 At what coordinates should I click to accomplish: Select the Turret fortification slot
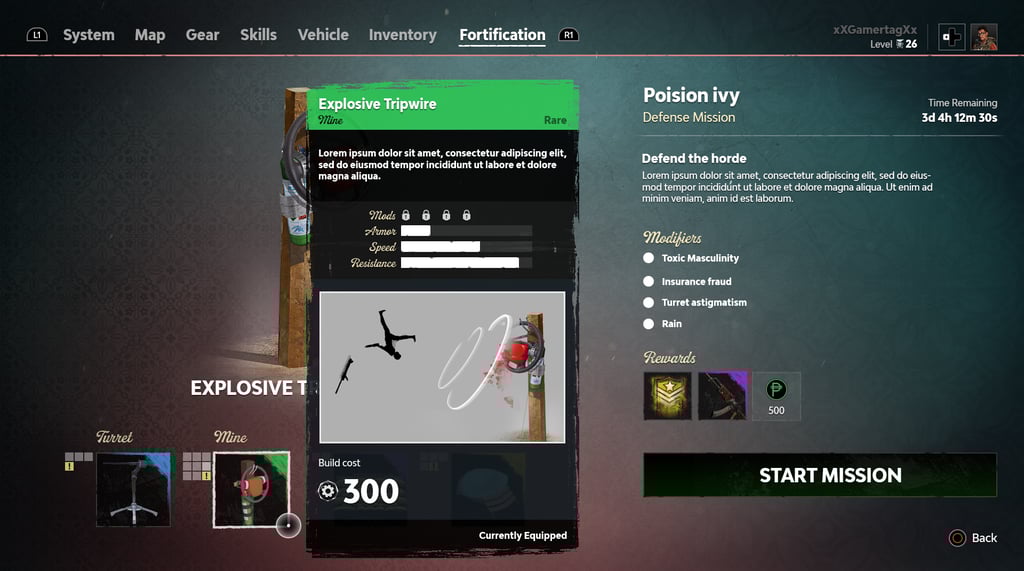coord(133,489)
